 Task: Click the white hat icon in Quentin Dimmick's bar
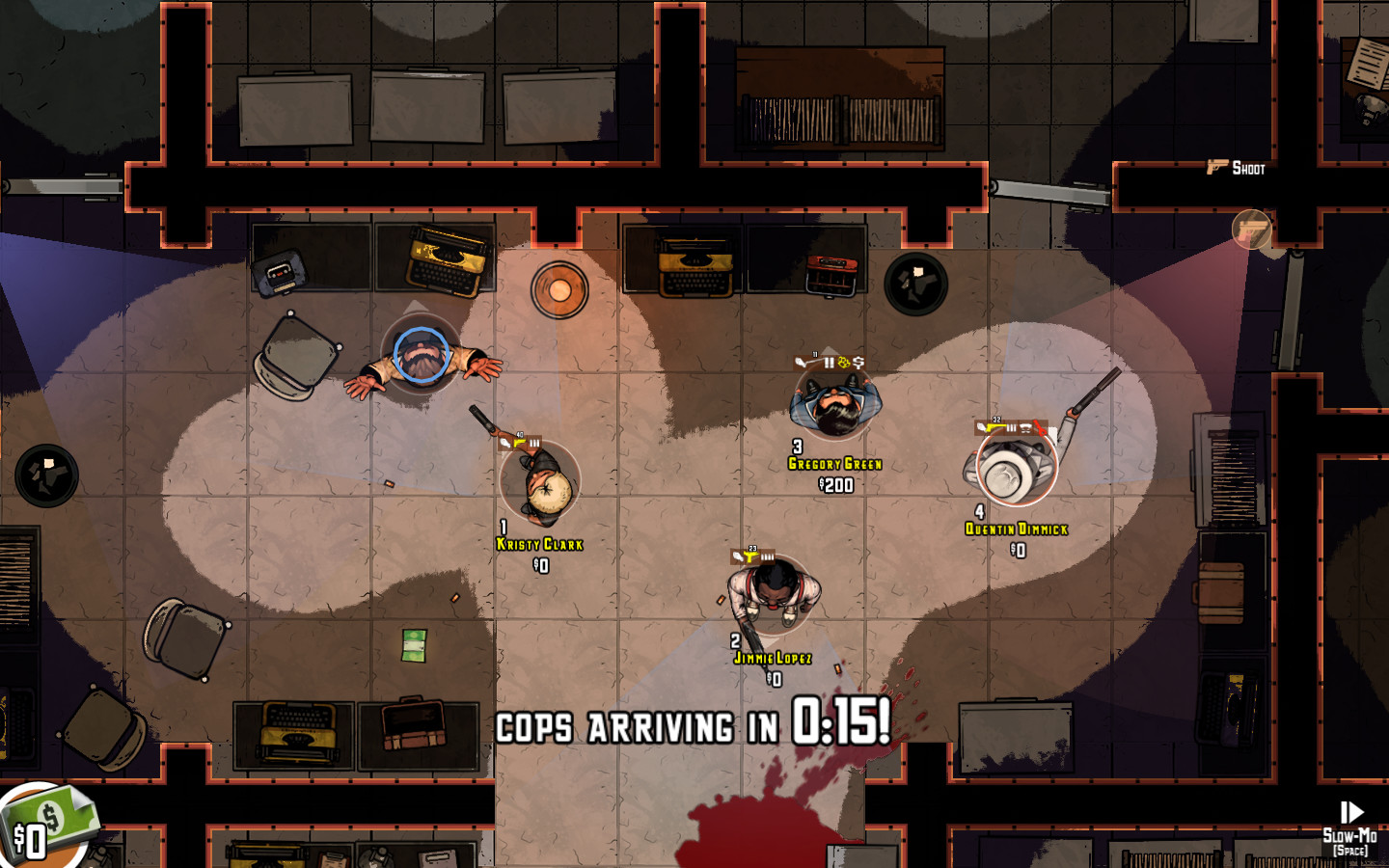tap(1024, 427)
